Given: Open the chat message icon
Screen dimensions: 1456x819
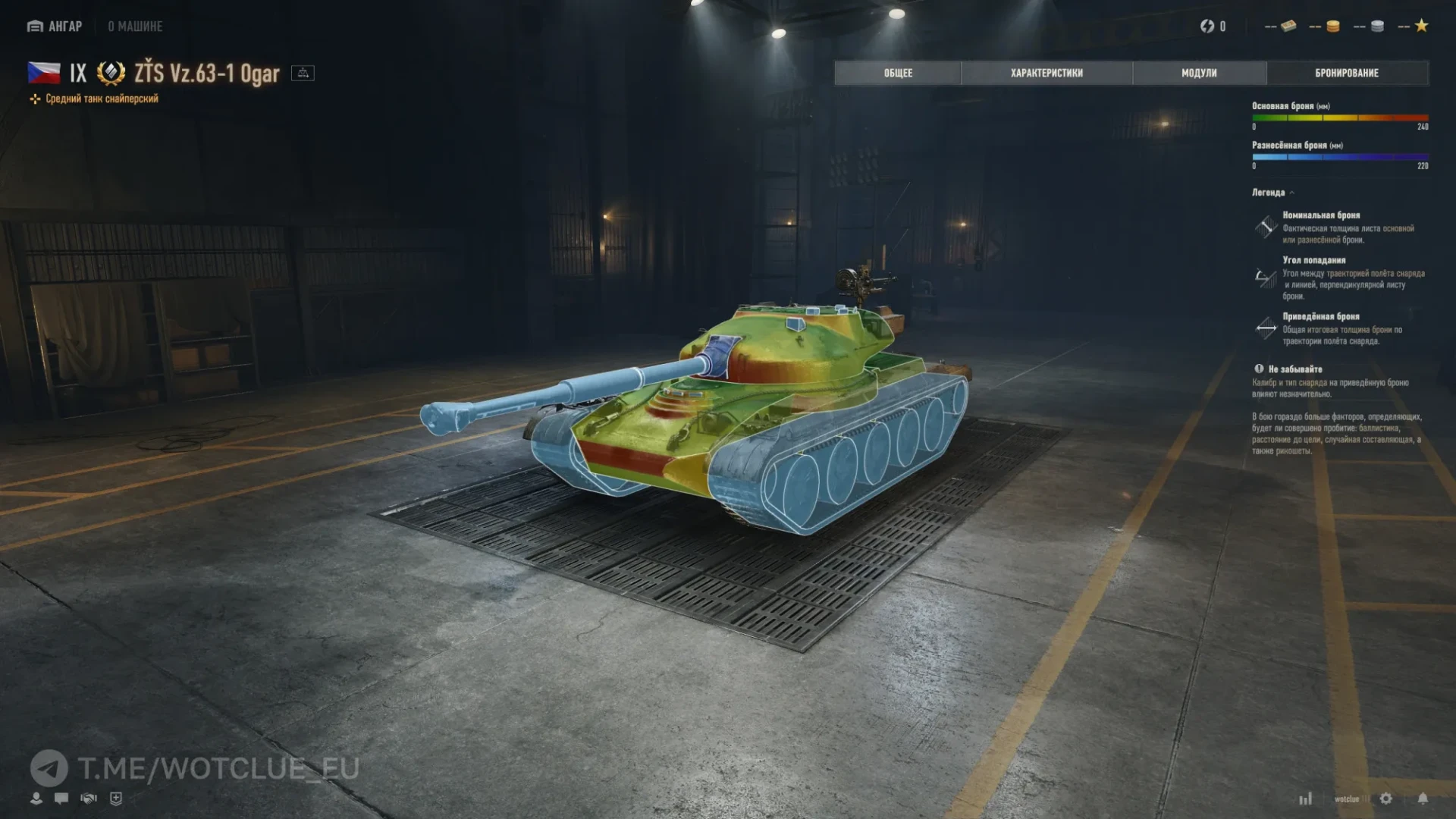Looking at the screenshot, I should point(61,798).
